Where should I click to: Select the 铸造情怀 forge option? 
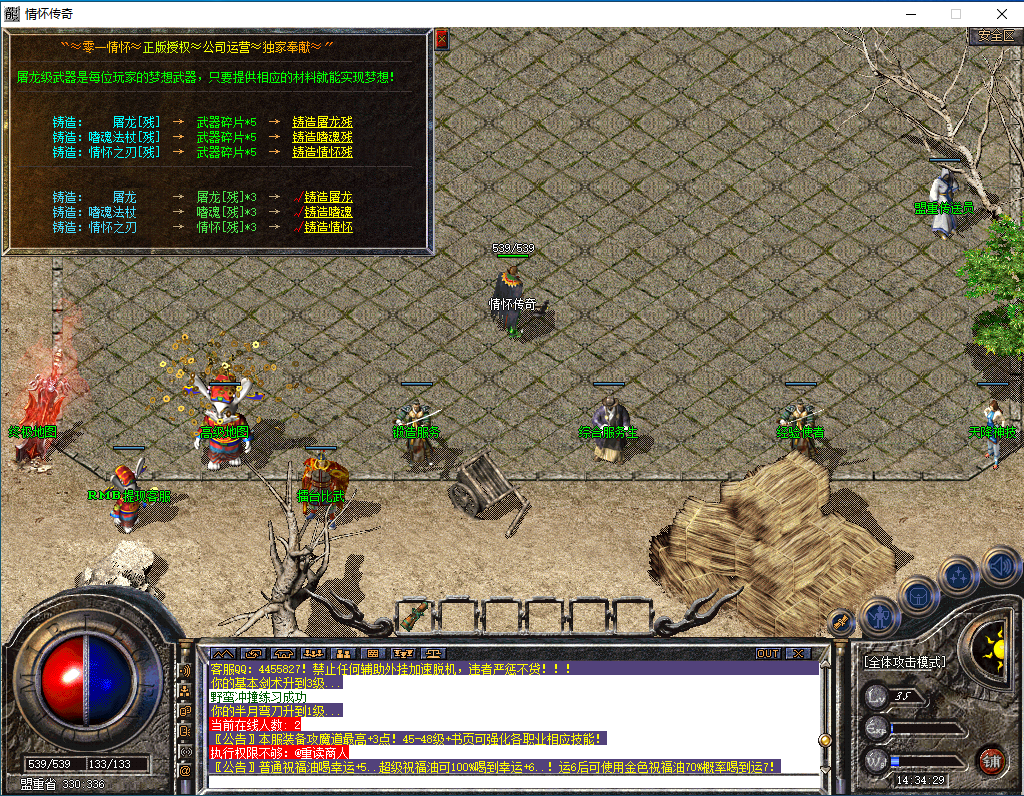[328, 227]
